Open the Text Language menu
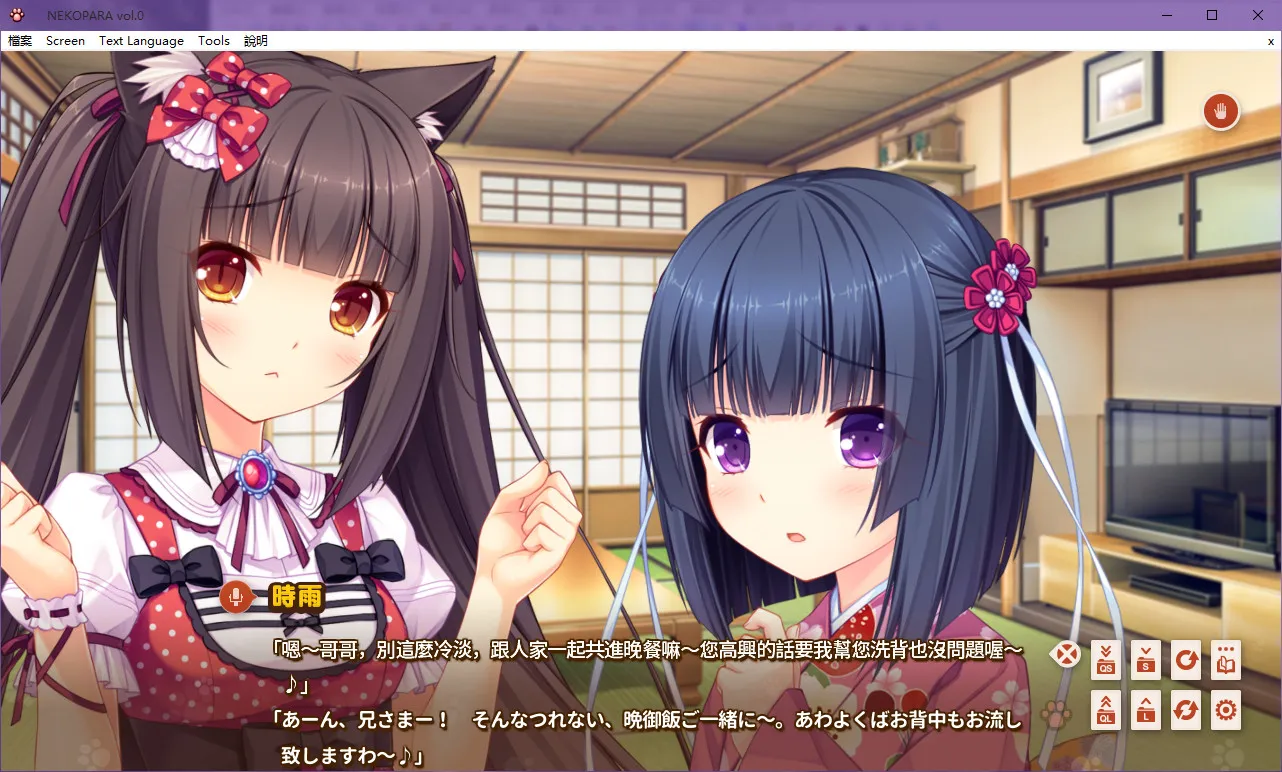 pos(140,40)
